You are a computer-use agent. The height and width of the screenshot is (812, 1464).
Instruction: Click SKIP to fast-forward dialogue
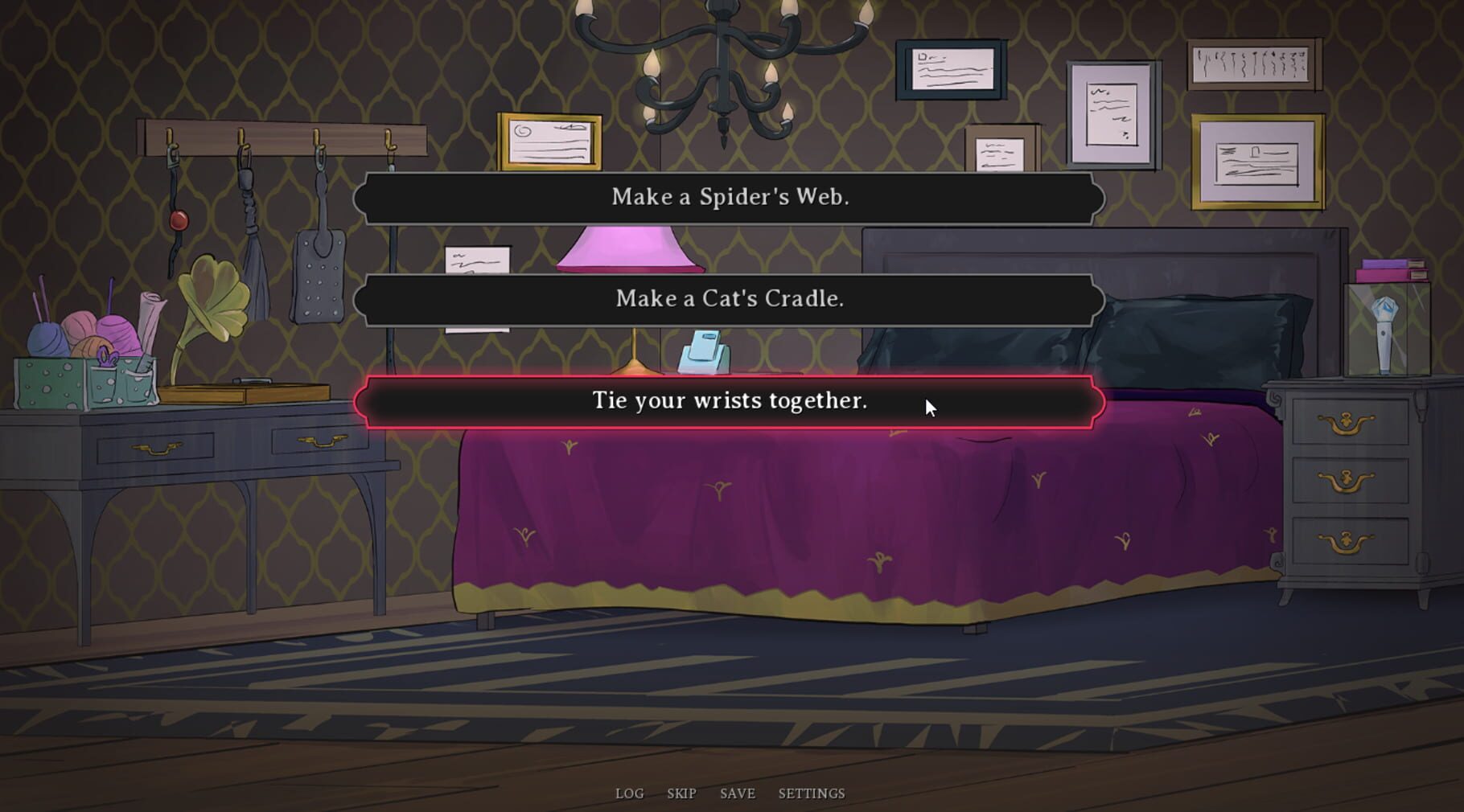(681, 794)
